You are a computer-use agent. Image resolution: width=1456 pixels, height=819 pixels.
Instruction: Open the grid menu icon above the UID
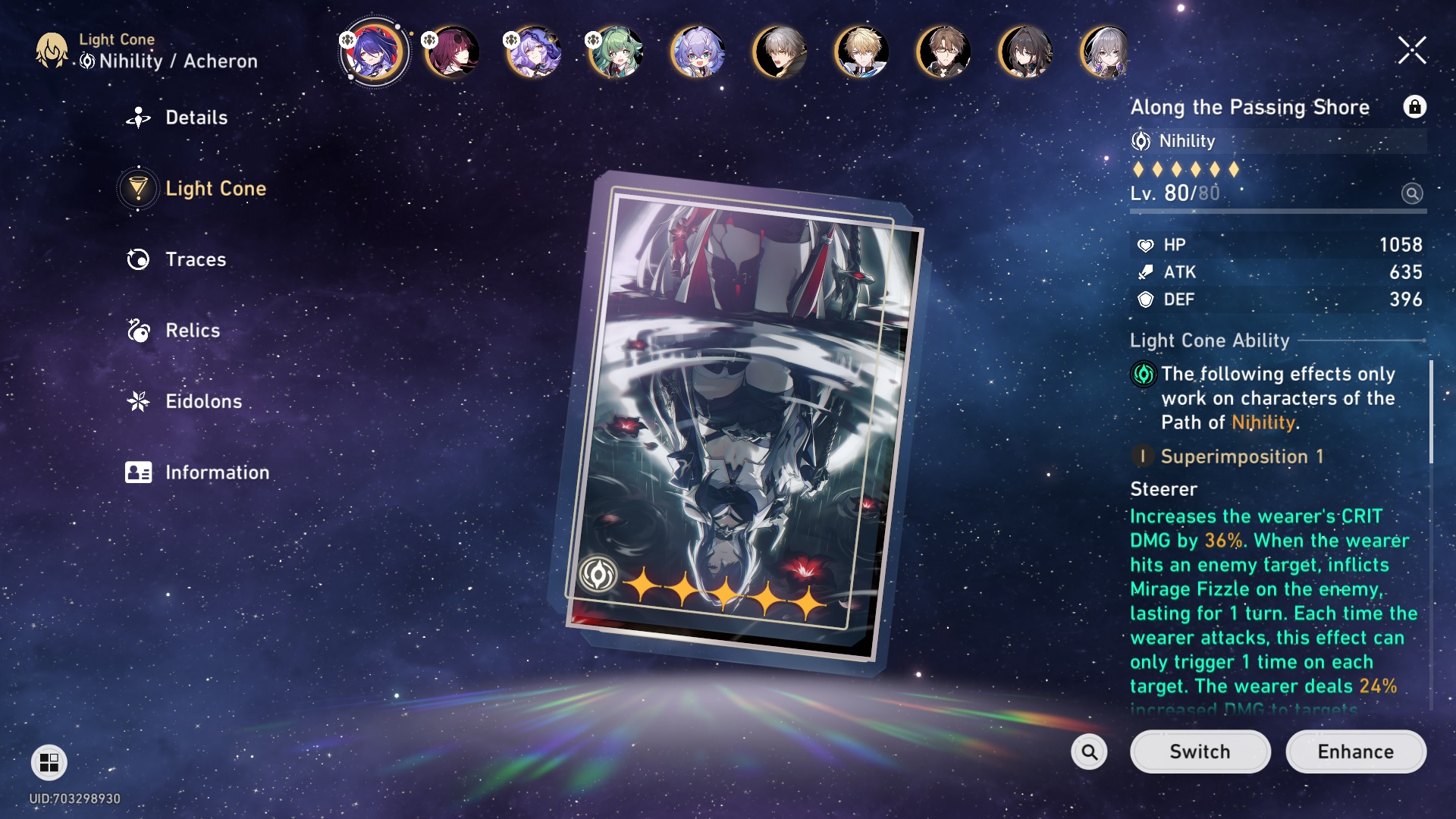pyautogui.click(x=49, y=762)
